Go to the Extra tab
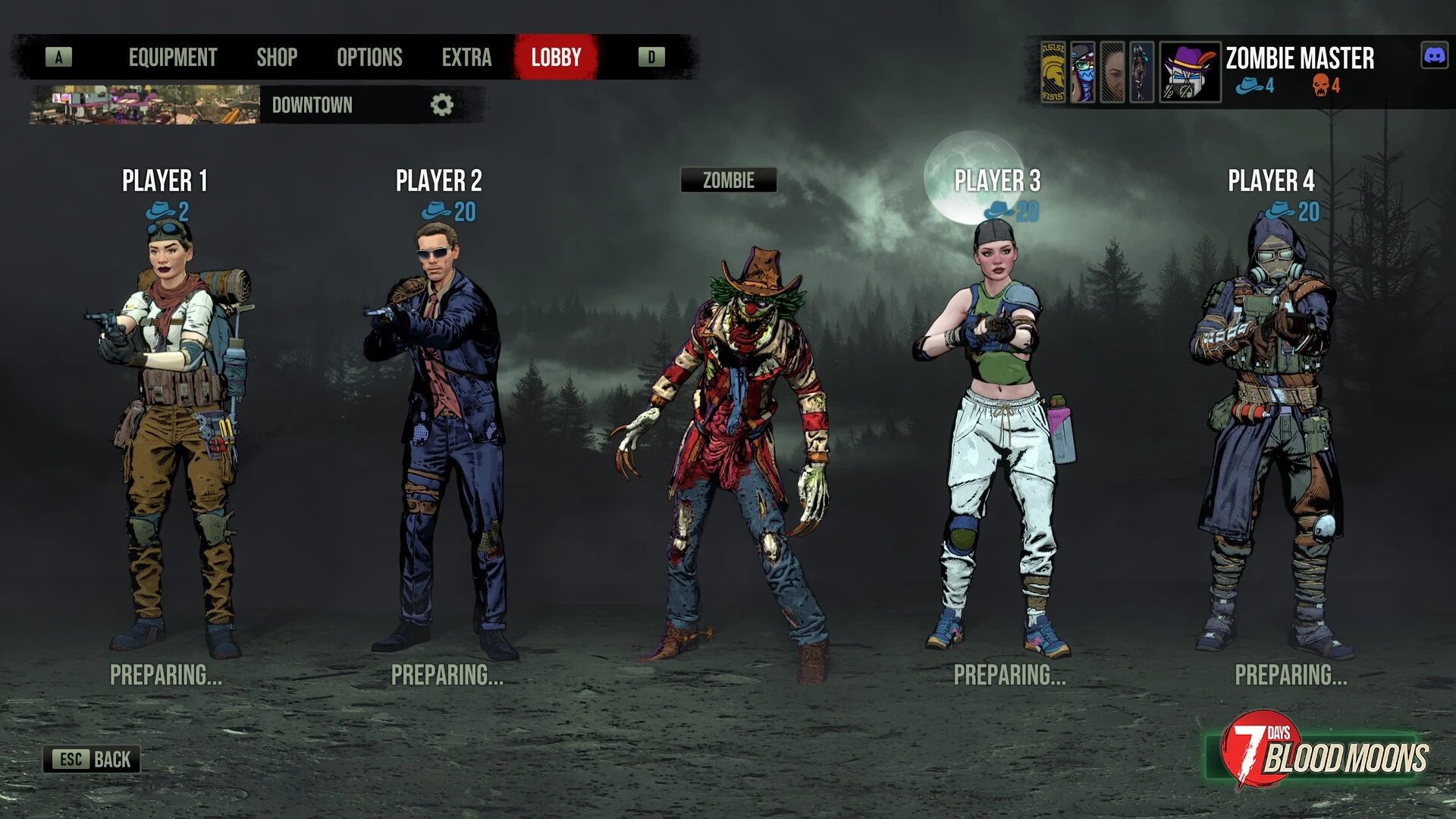Screen dimensions: 1456x819 [x=466, y=58]
